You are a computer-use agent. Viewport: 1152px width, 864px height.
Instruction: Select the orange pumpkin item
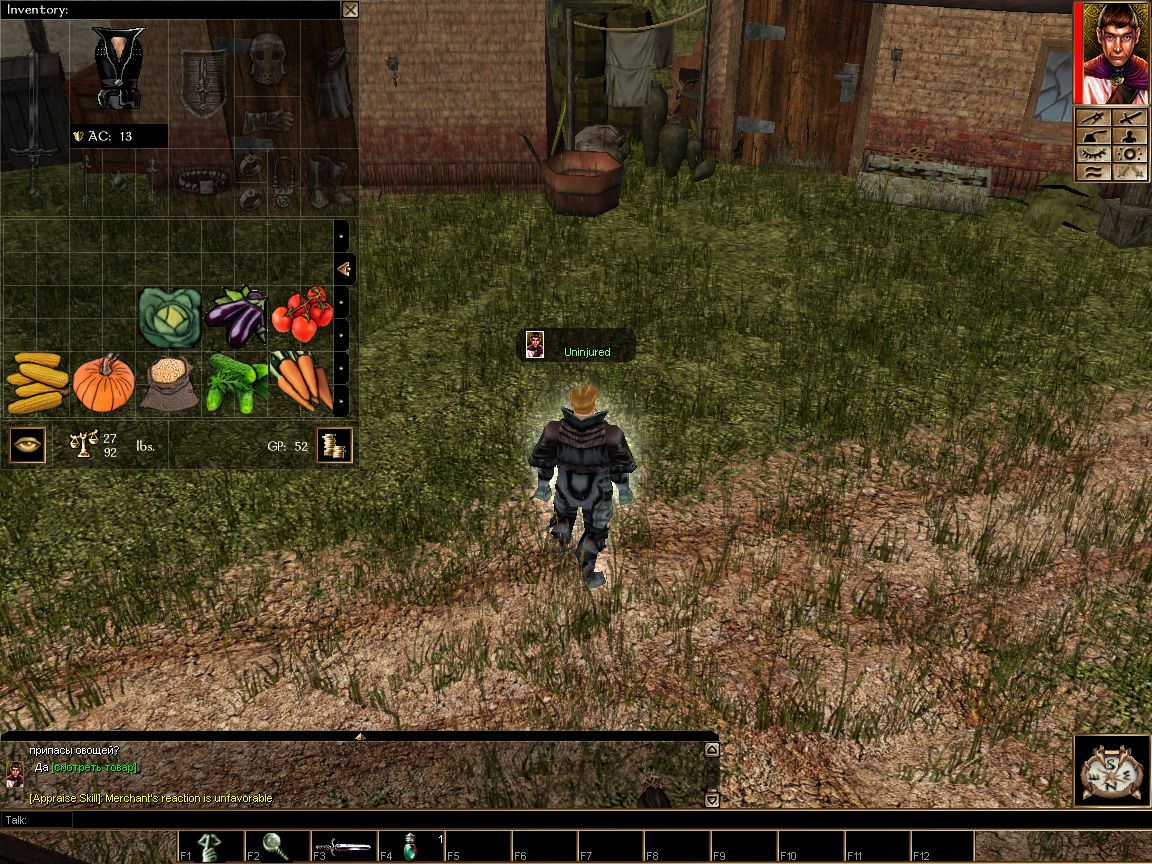tap(103, 383)
